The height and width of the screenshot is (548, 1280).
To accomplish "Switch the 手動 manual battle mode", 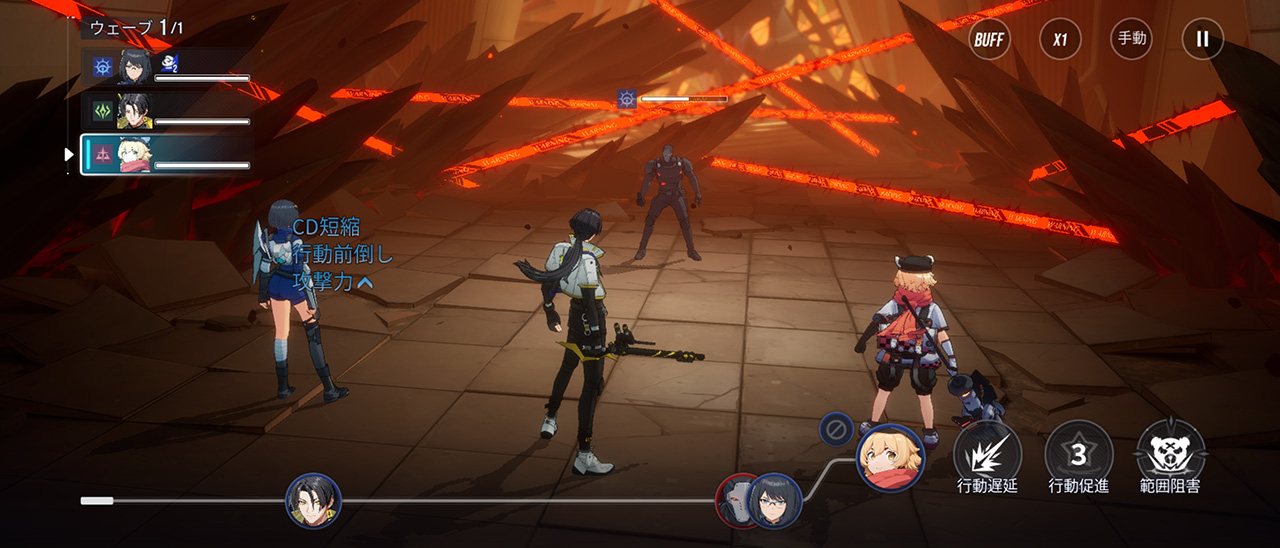I will [x=1131, y=40].
